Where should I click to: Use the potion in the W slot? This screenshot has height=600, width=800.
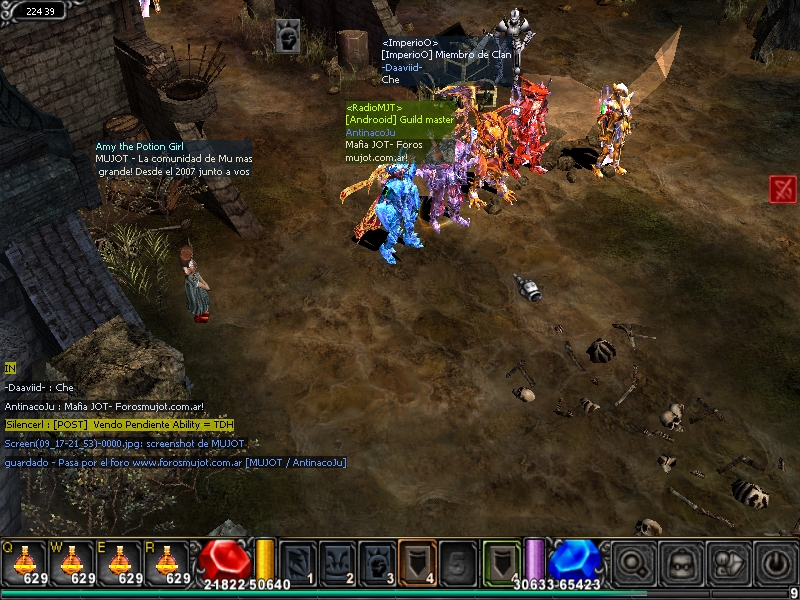coord(74,560)
